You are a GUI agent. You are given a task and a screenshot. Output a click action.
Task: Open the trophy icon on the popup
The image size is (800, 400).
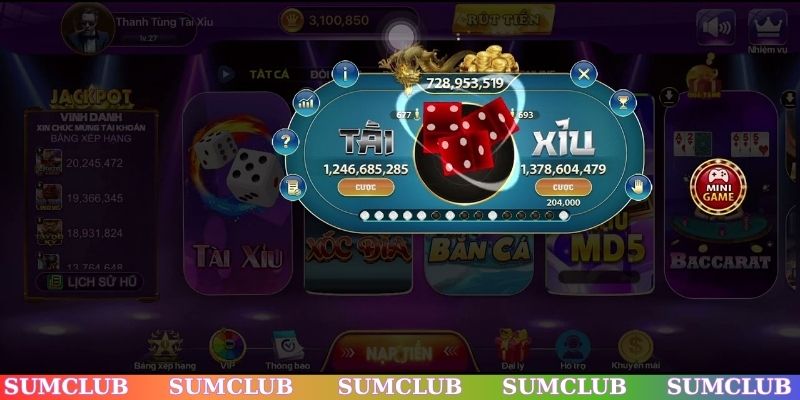tap(622, 101)
